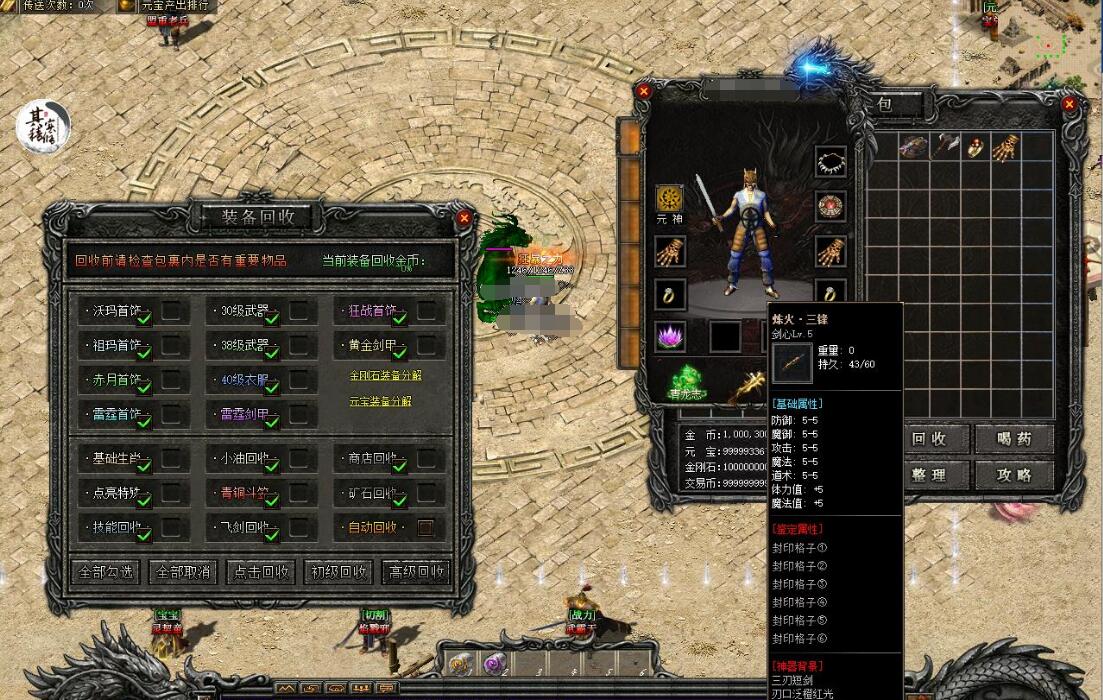Open the 元宝装备分解 link
The width and height of the screenshot is (1103, 700).
point(380,402)
